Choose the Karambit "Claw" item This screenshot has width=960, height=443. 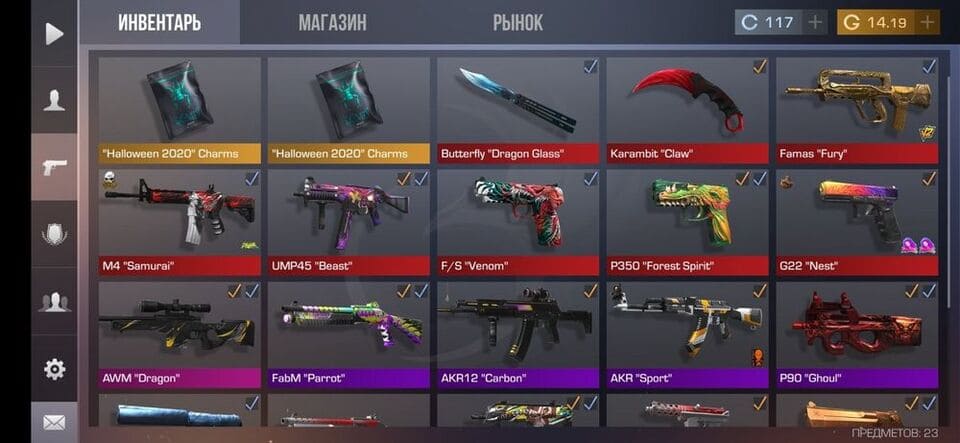(x=687, y=108)
